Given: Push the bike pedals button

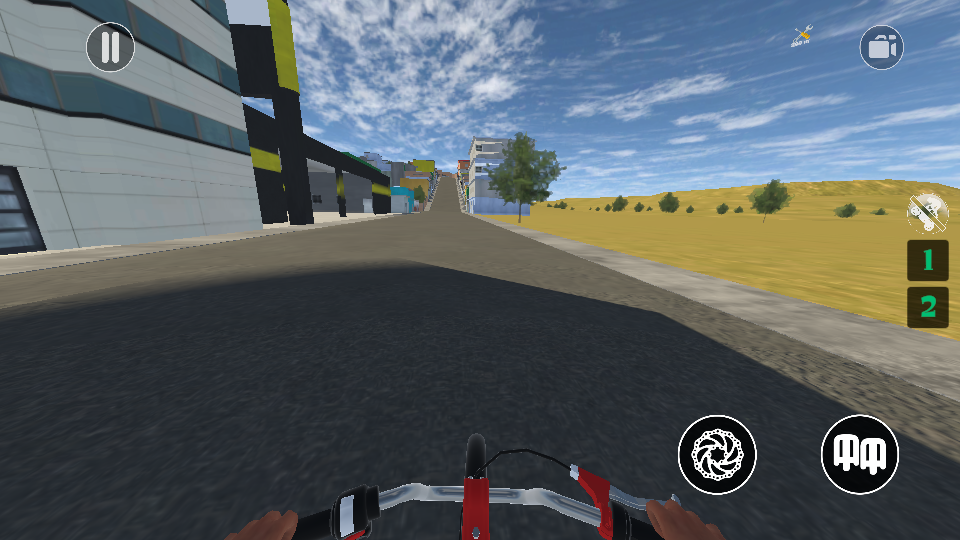Looking at the screenshot, I should (860, 454).
